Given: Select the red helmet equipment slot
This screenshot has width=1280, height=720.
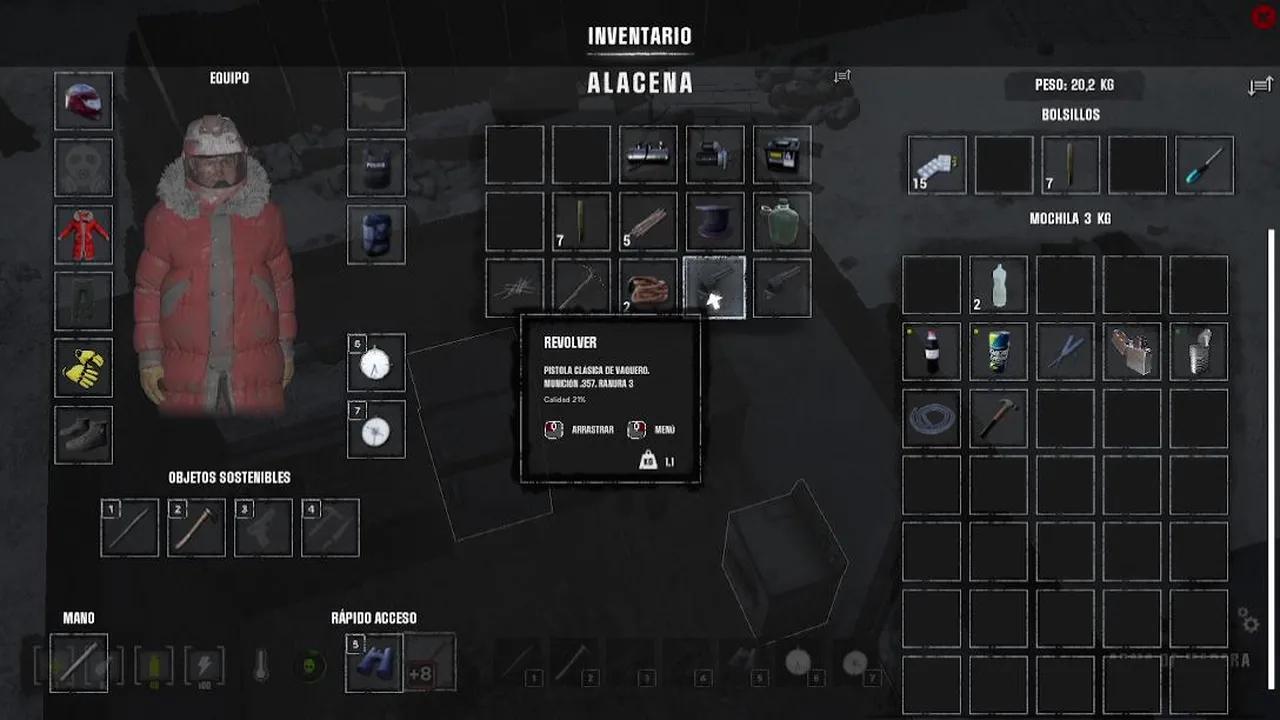Looking at the screenshot, I should [x=84, y=101].
